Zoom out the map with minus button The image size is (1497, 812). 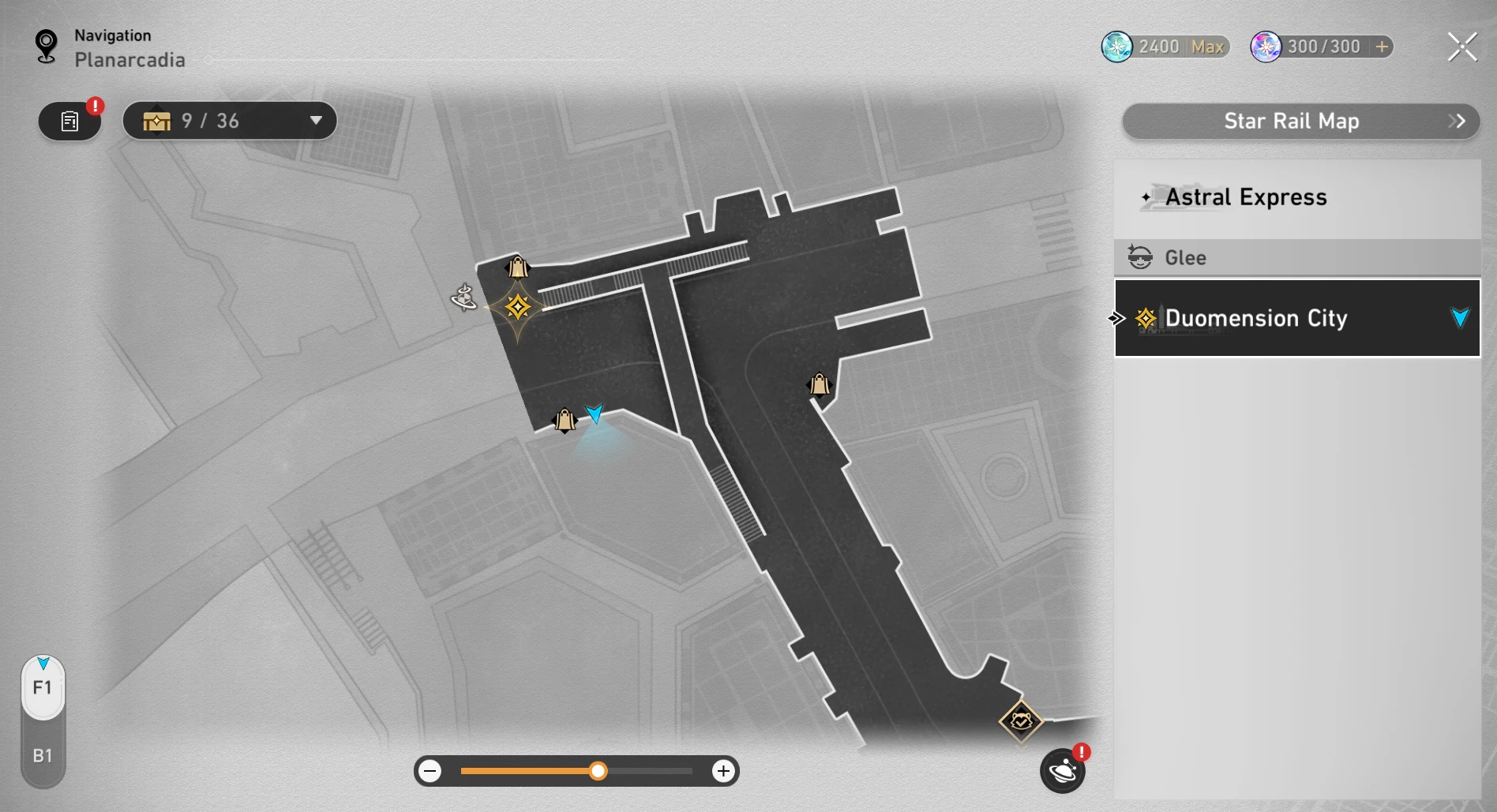430,771
